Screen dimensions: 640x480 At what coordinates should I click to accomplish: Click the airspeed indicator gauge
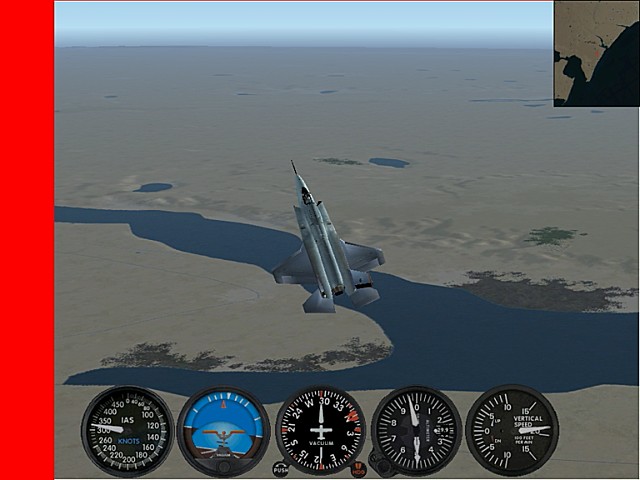127,430
